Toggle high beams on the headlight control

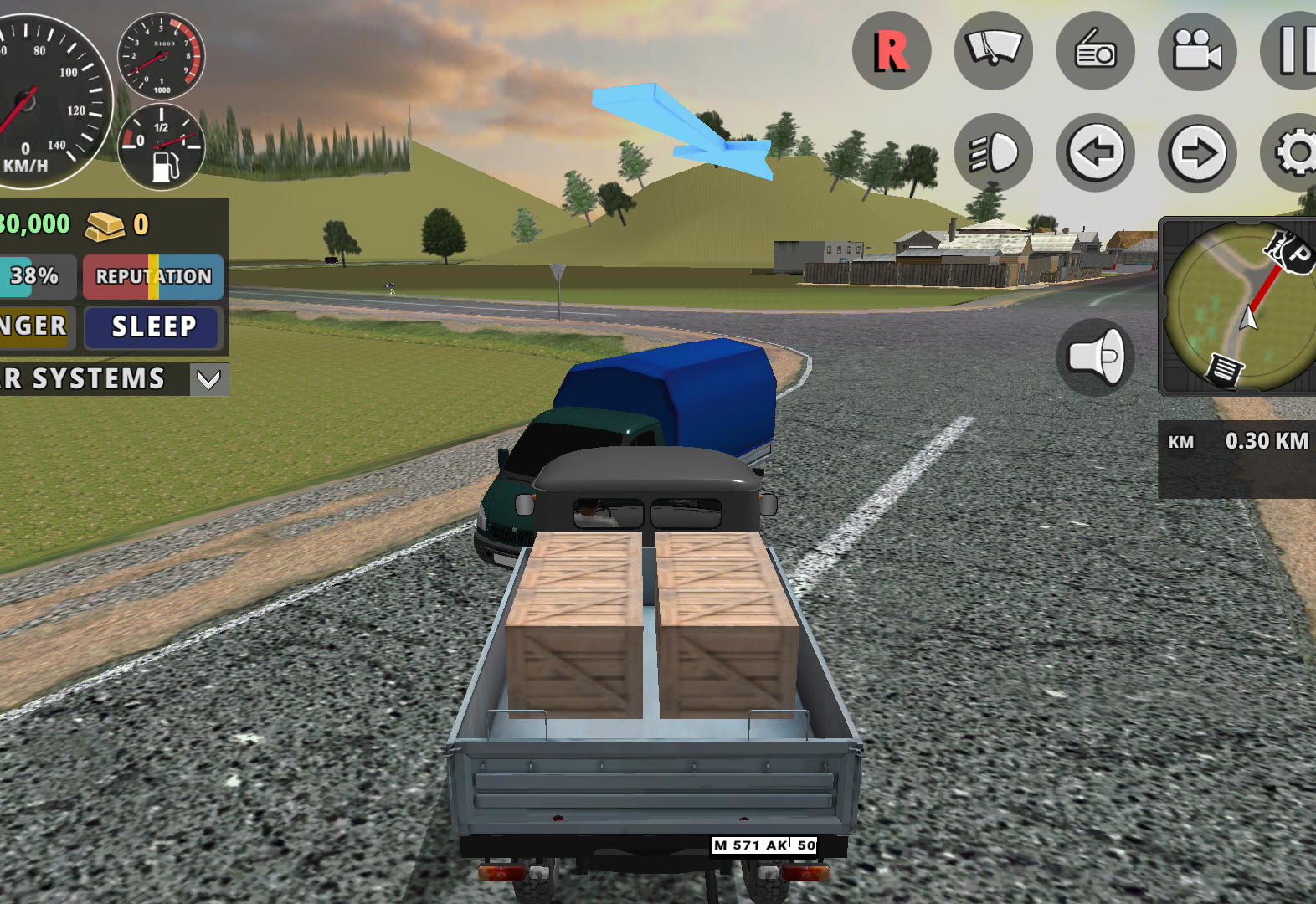coord(994,153)
